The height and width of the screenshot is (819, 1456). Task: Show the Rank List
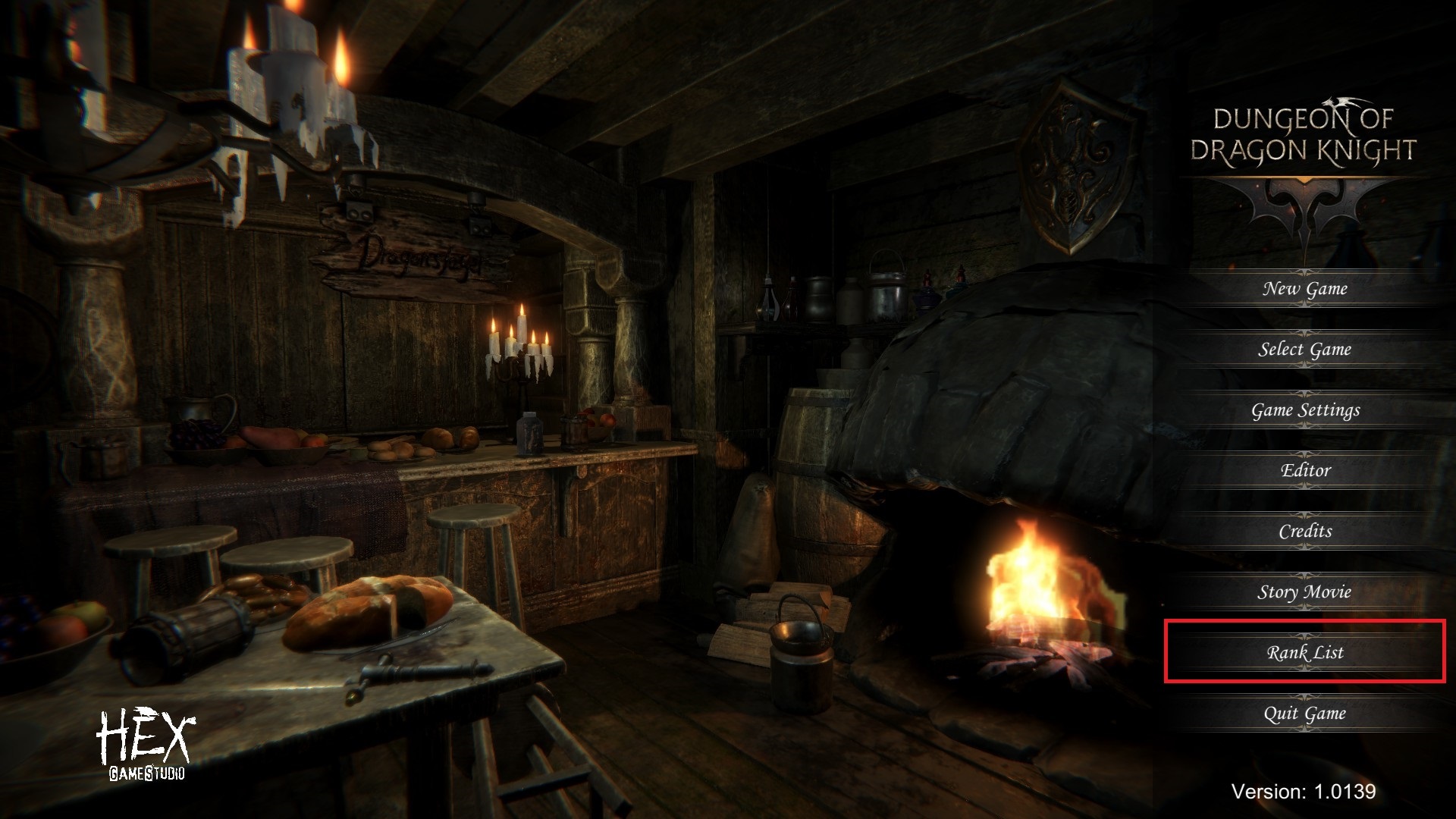coord(1304,653)
